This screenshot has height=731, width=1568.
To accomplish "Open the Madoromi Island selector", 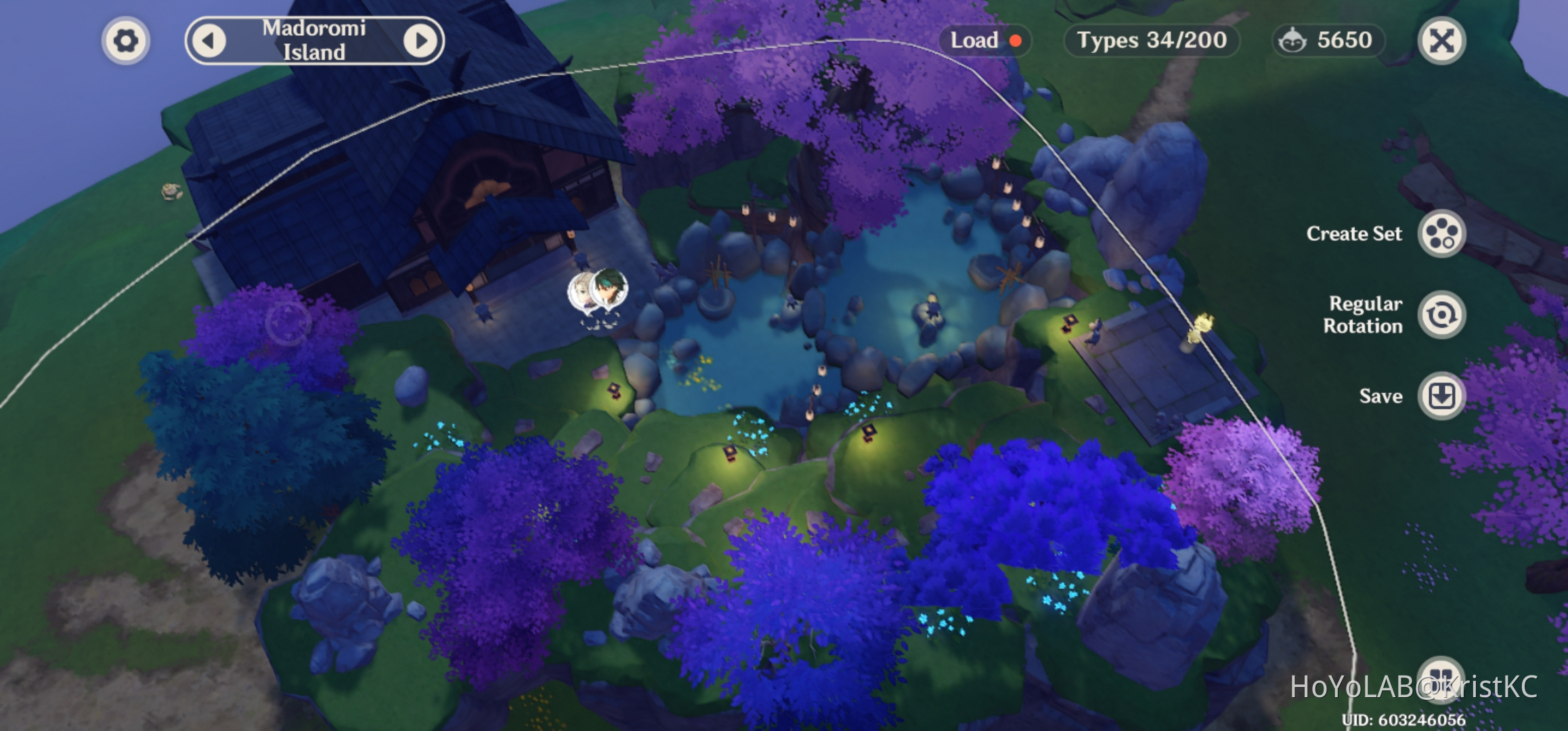I will [315, 41].
